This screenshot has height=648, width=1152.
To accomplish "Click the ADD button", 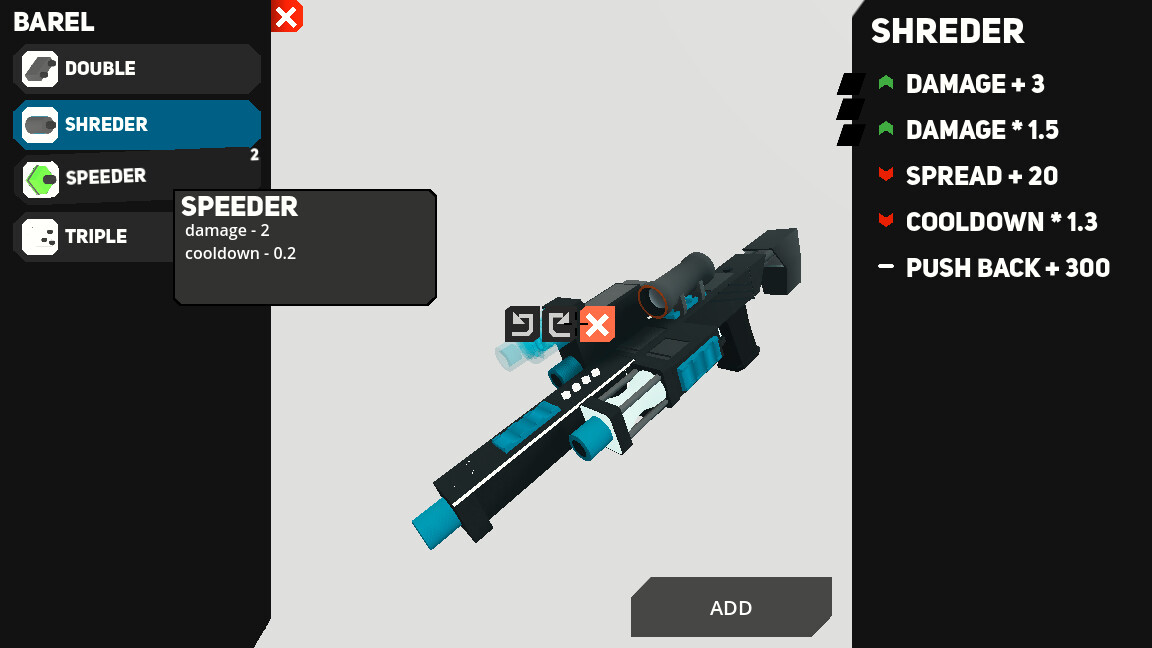I will (x=731, y=608).
